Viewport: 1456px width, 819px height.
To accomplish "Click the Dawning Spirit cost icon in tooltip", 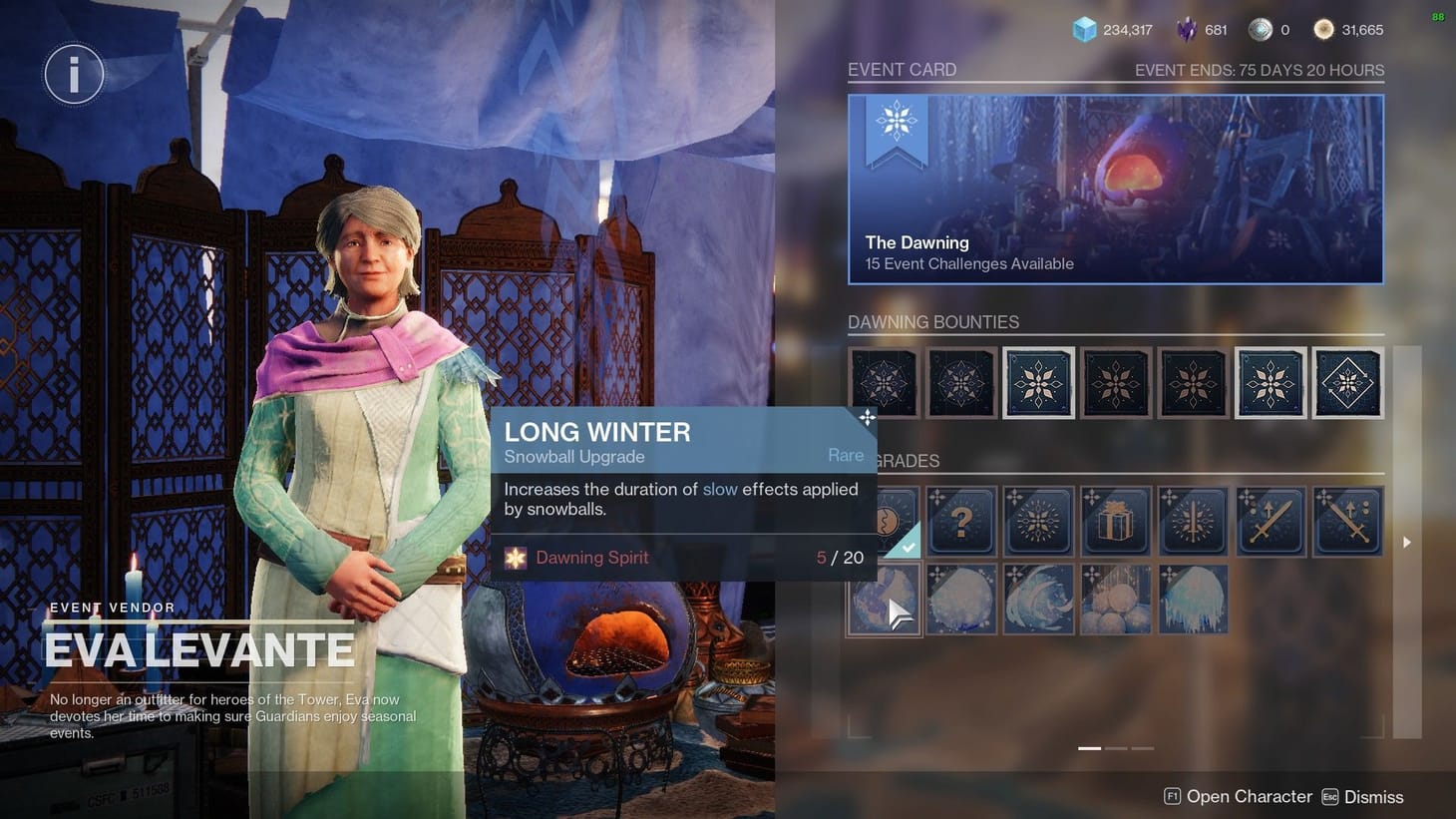I will pos(516,558).
